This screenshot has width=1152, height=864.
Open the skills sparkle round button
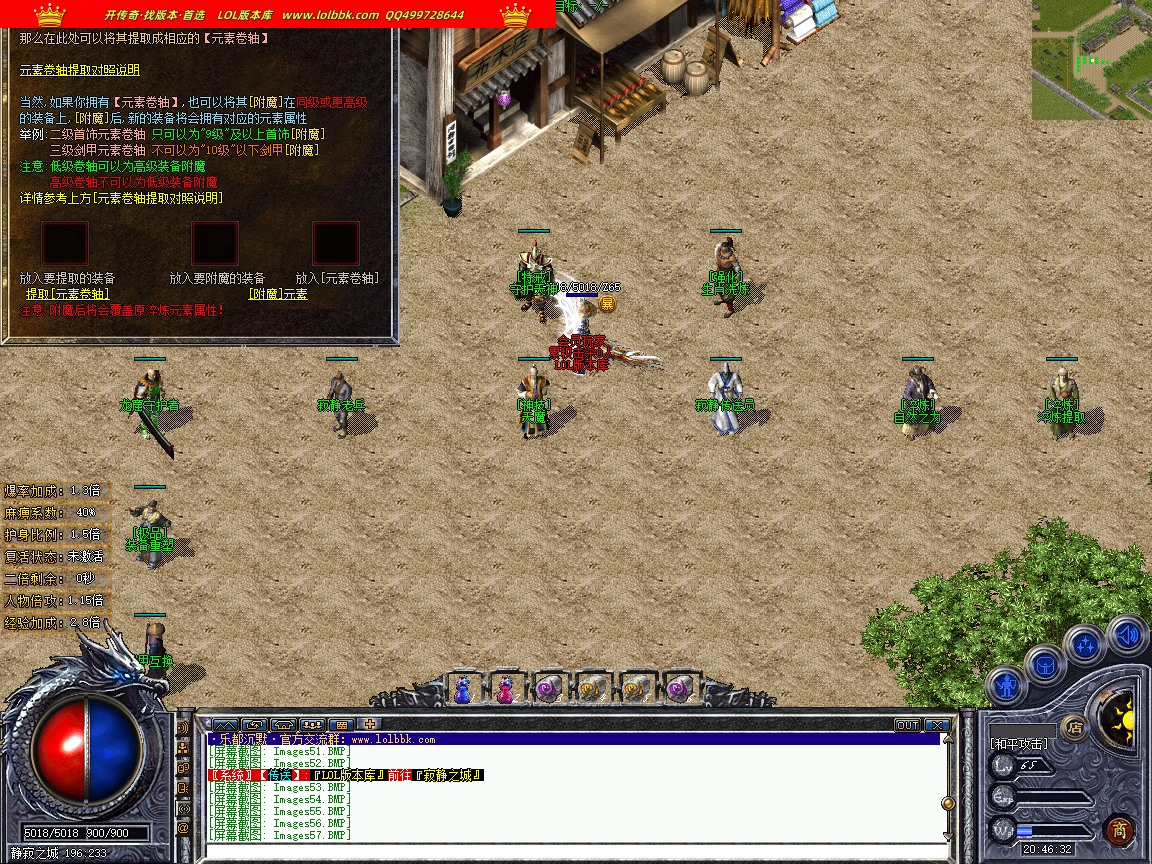coord(1085,644)
